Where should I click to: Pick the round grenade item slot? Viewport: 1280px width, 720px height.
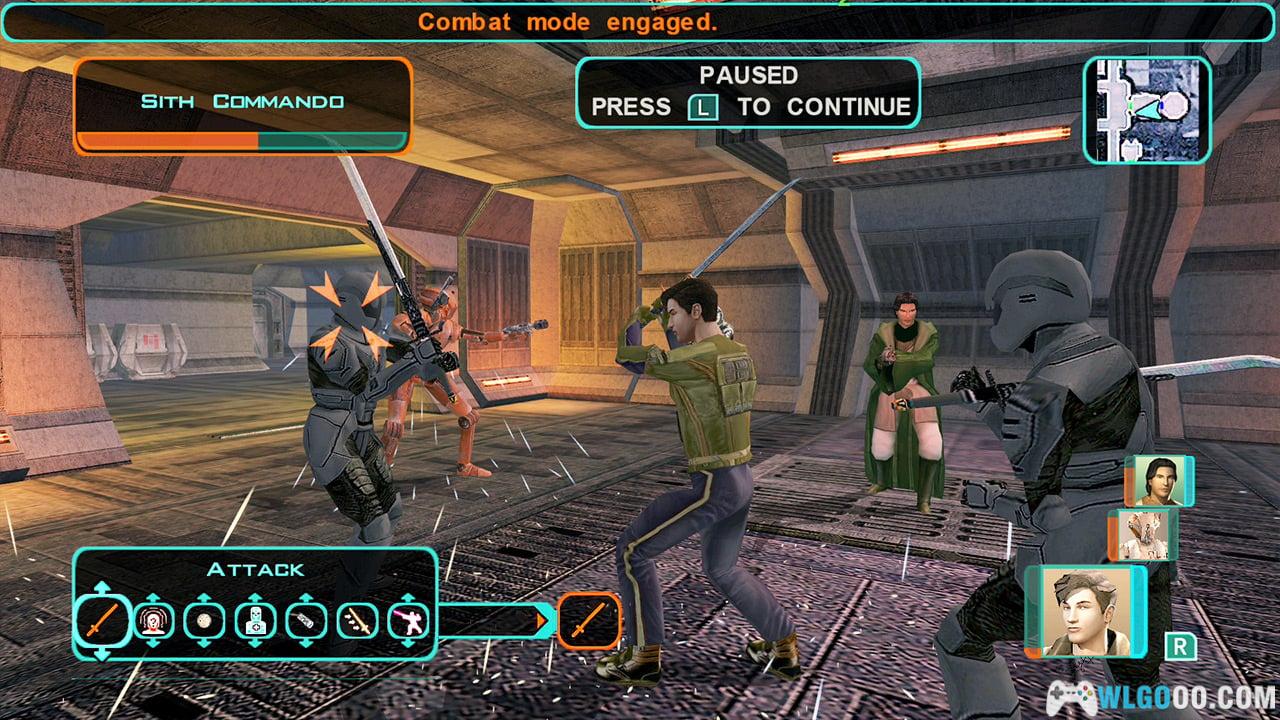(204, 621)
